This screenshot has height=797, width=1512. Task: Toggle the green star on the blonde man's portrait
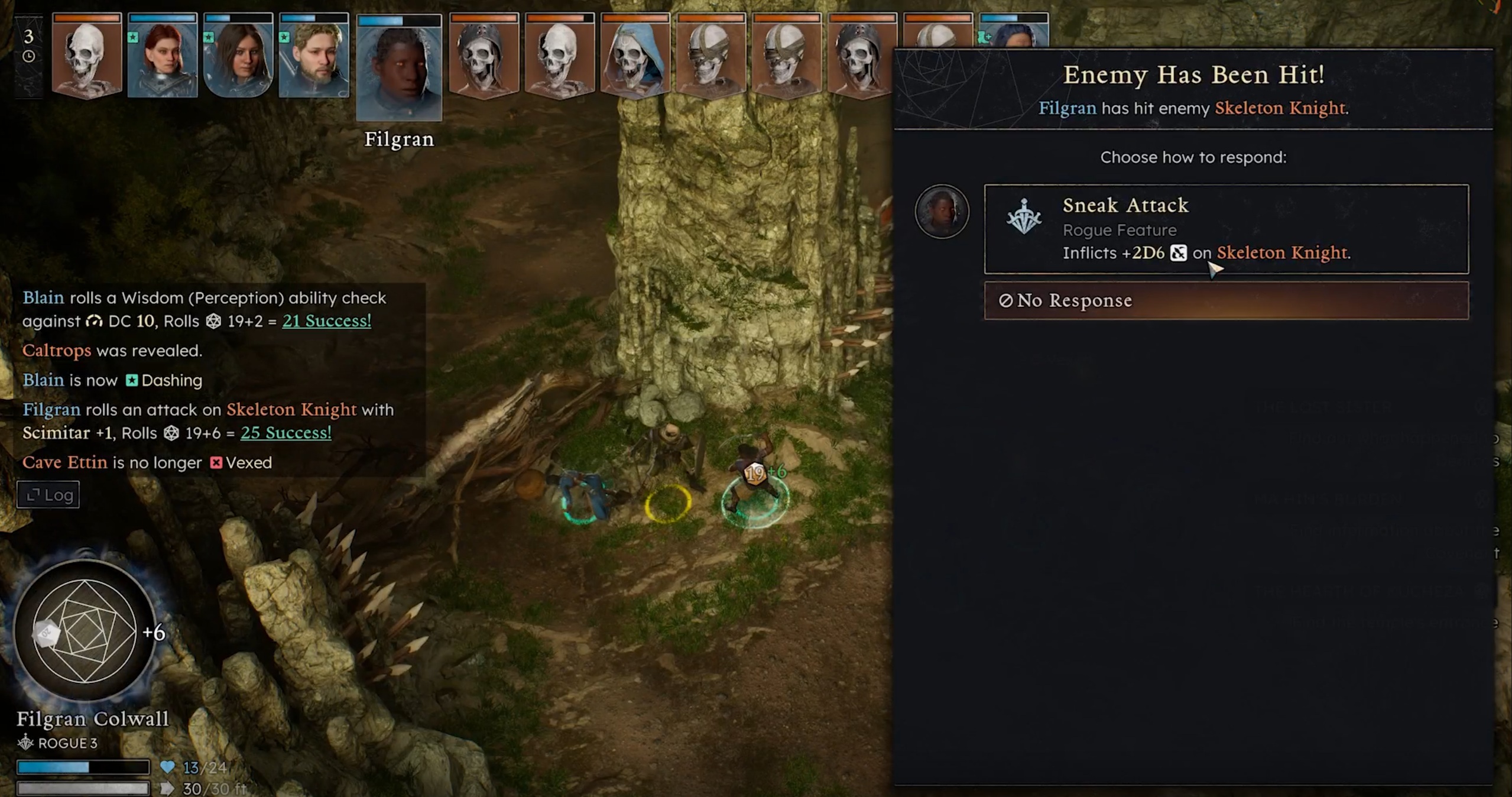coord(285,37)
